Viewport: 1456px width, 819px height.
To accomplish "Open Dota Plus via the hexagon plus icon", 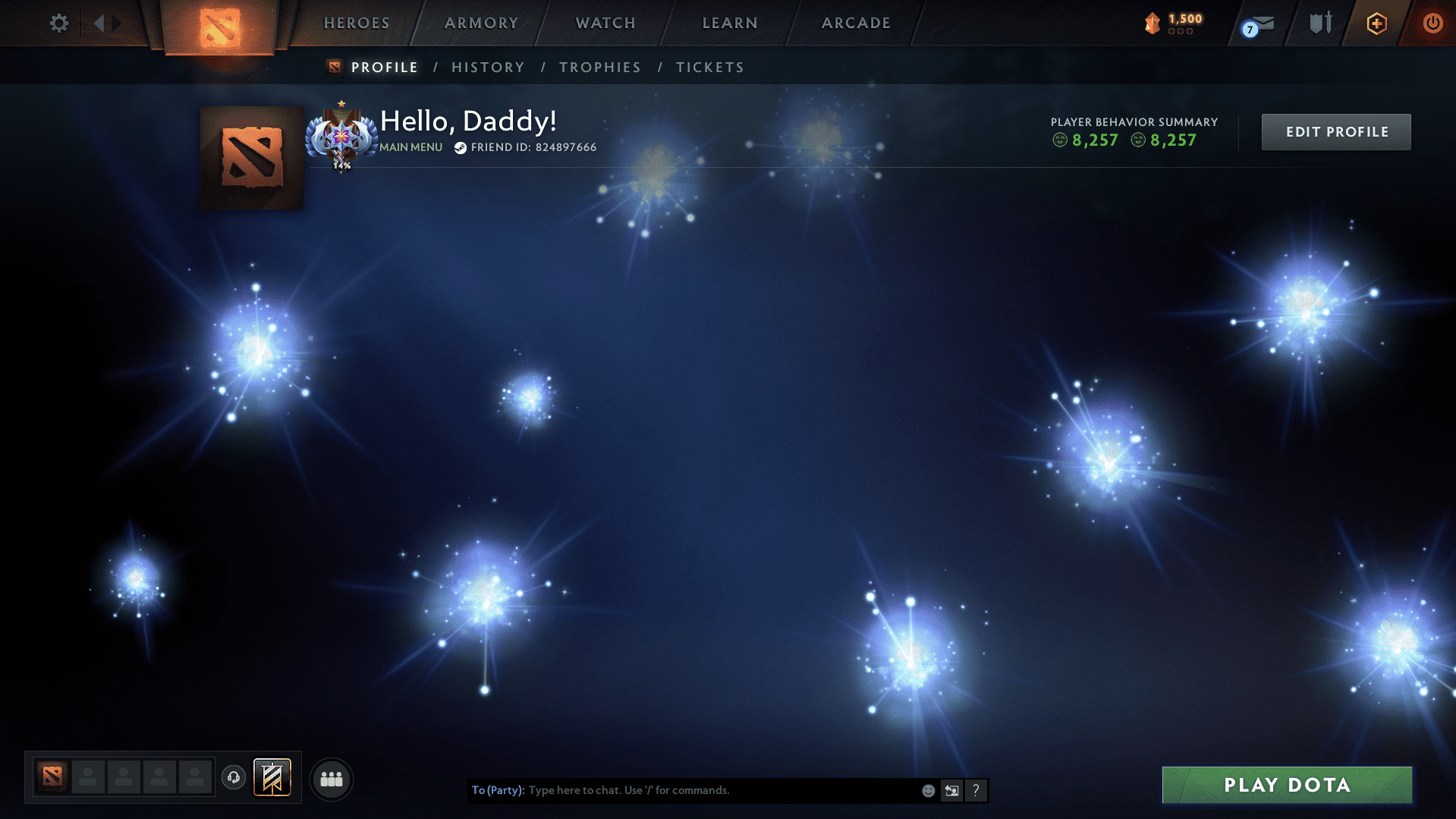I will [1376, 24].
